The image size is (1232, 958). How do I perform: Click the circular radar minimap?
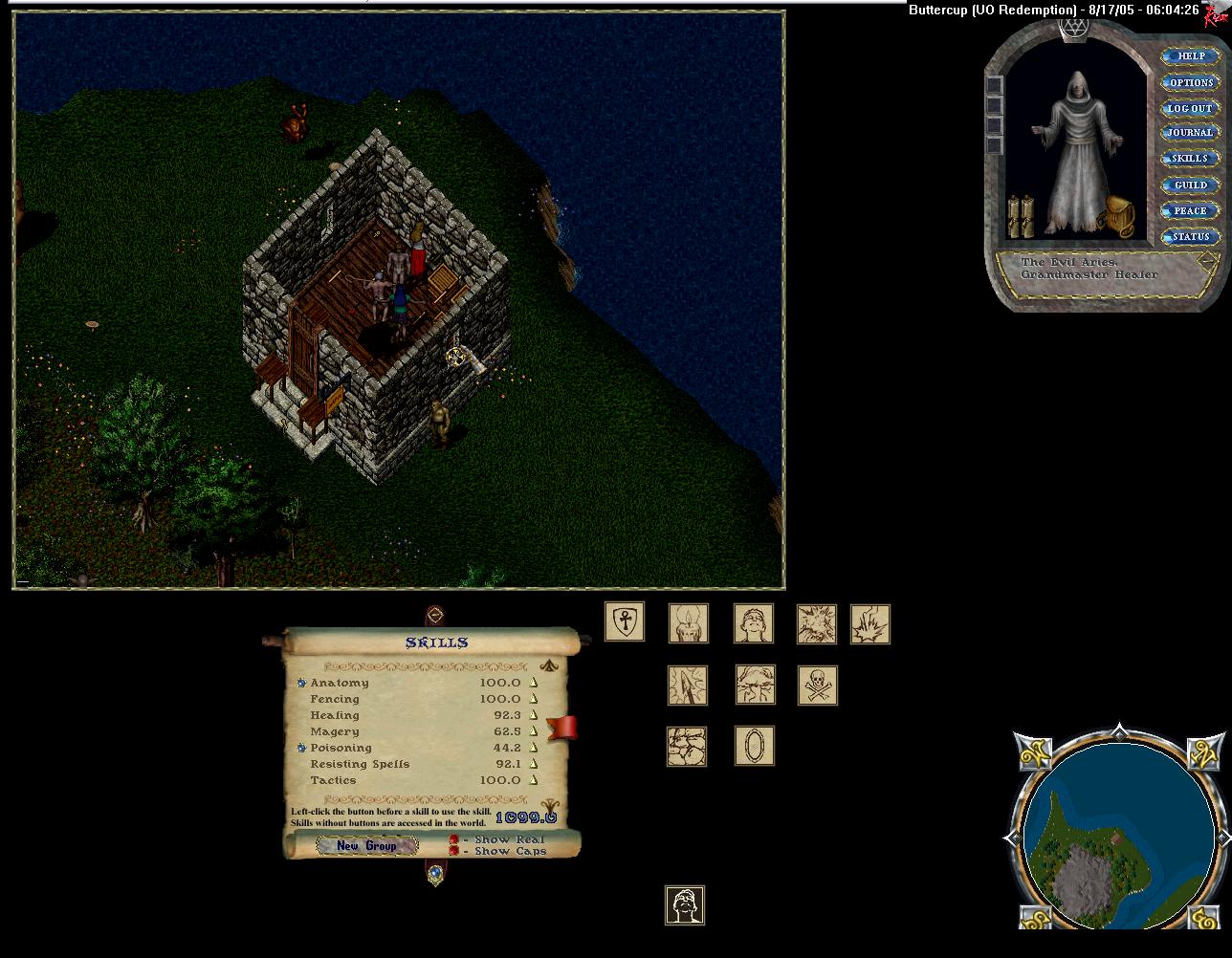tap(1118, 831)
